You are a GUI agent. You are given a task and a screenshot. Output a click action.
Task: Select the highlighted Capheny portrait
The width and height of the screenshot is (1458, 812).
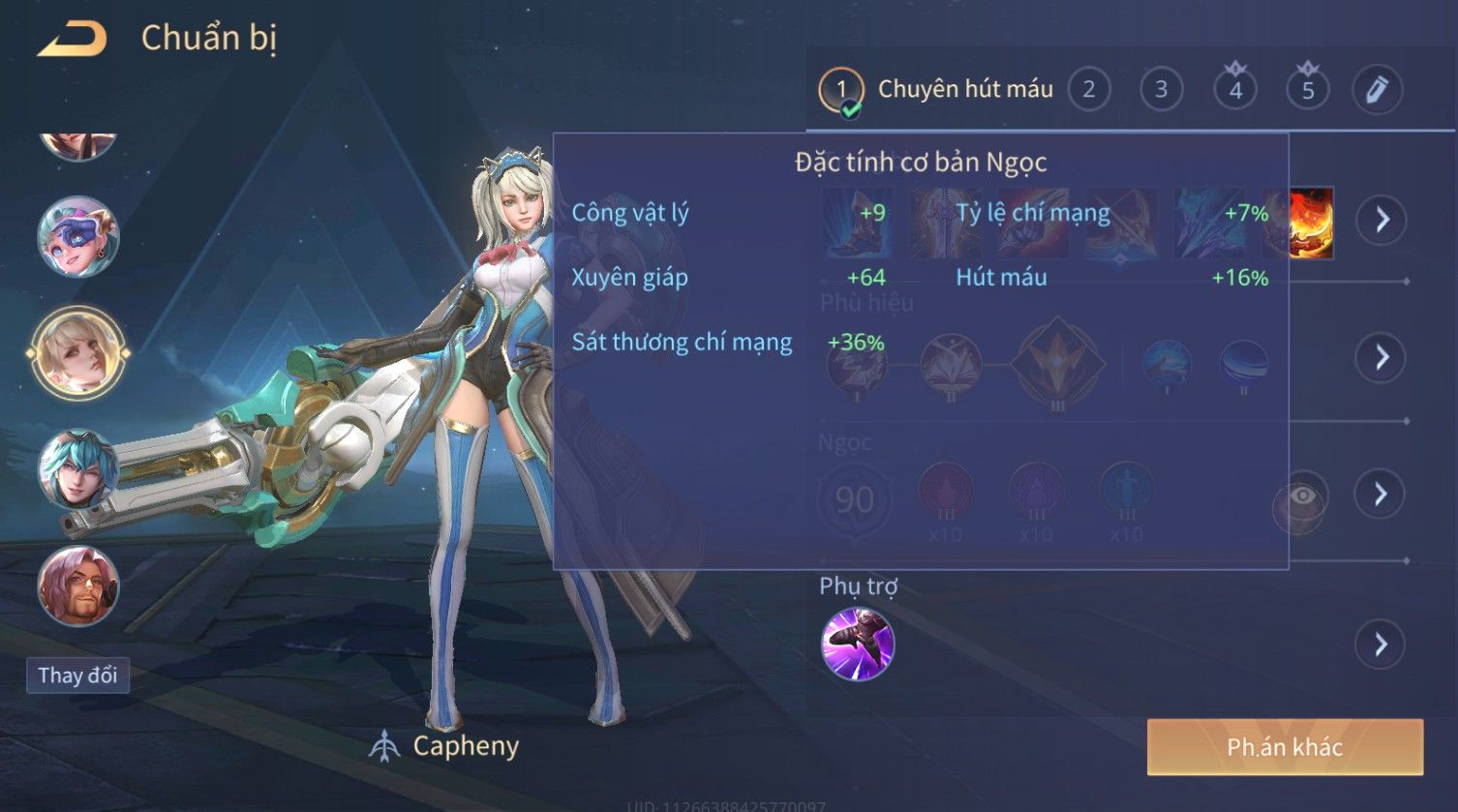[x=78, y=352]
